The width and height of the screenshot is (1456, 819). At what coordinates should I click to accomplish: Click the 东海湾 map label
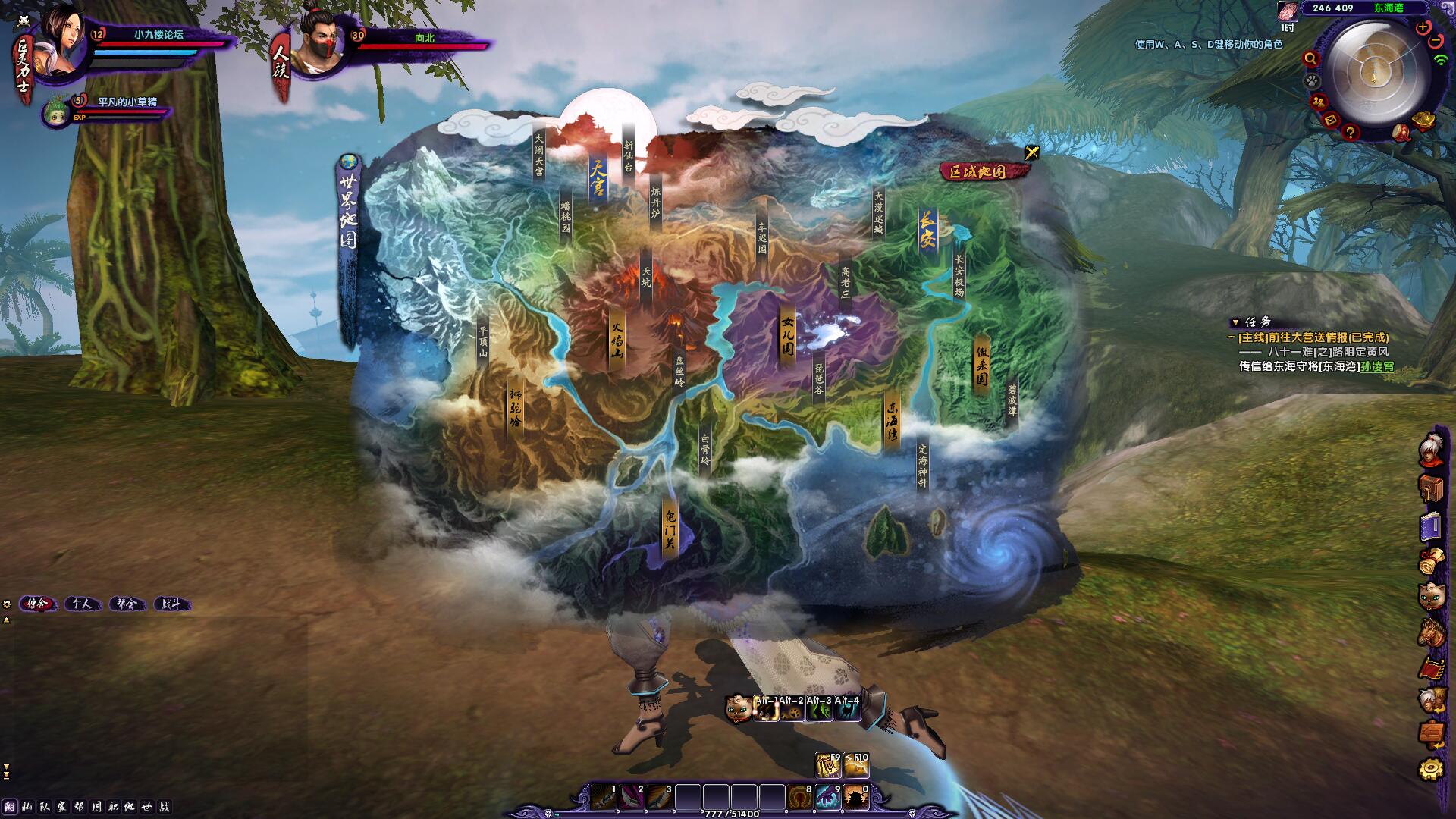pyautogui.click(x=892, y=422)
